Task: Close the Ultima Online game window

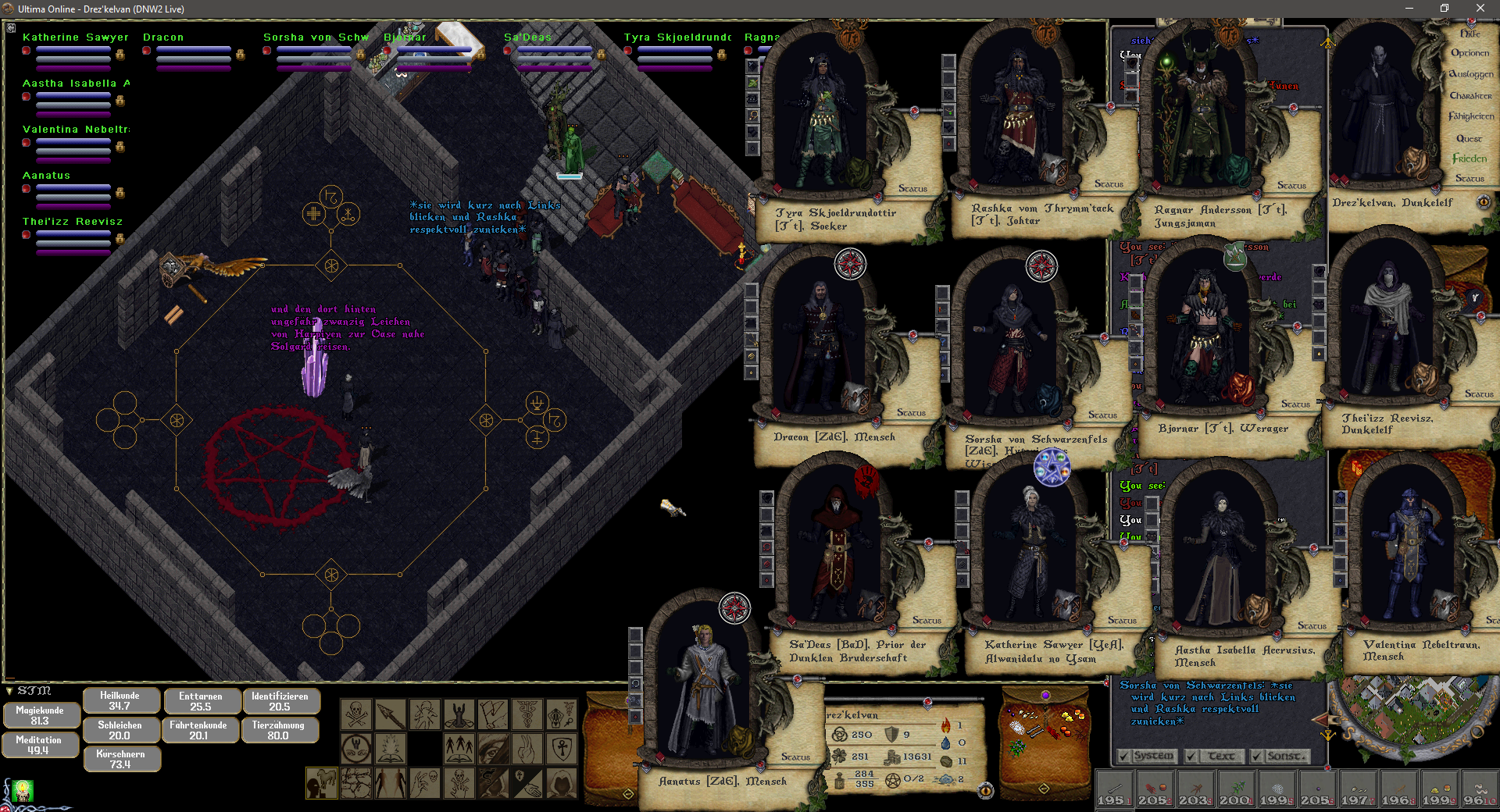Action: click(1480, 9)
